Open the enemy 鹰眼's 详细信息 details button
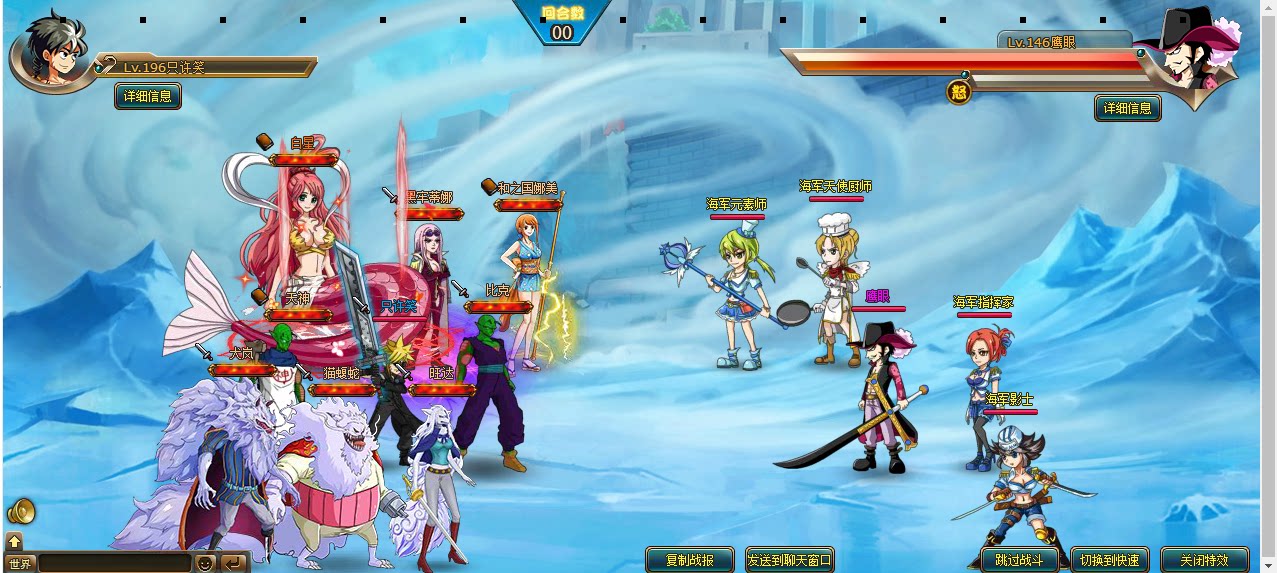Viewport: 1277px width, 573px height. click(x=1127, y=108)
